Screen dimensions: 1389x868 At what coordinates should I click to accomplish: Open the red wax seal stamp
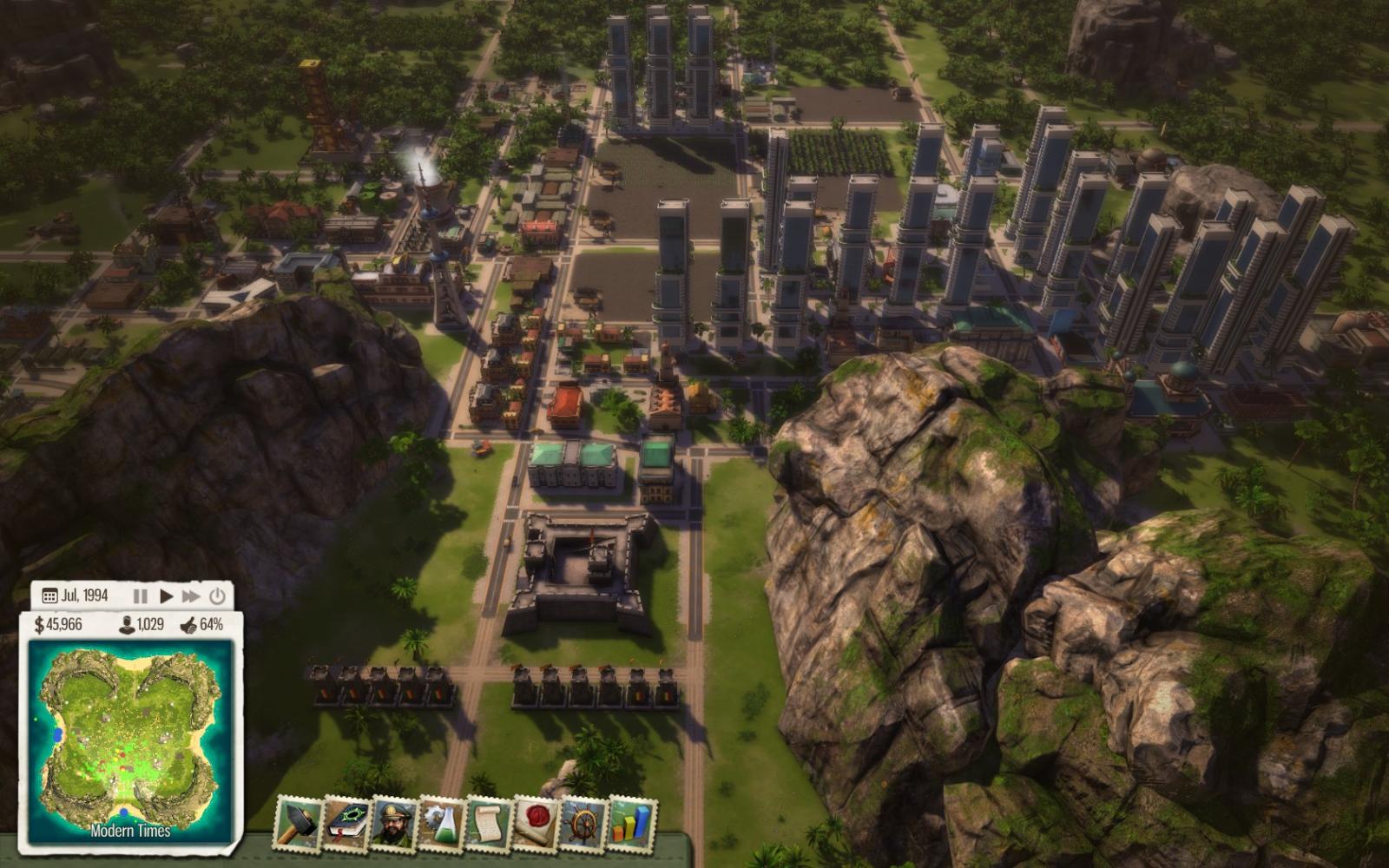[x=537, y=823]
